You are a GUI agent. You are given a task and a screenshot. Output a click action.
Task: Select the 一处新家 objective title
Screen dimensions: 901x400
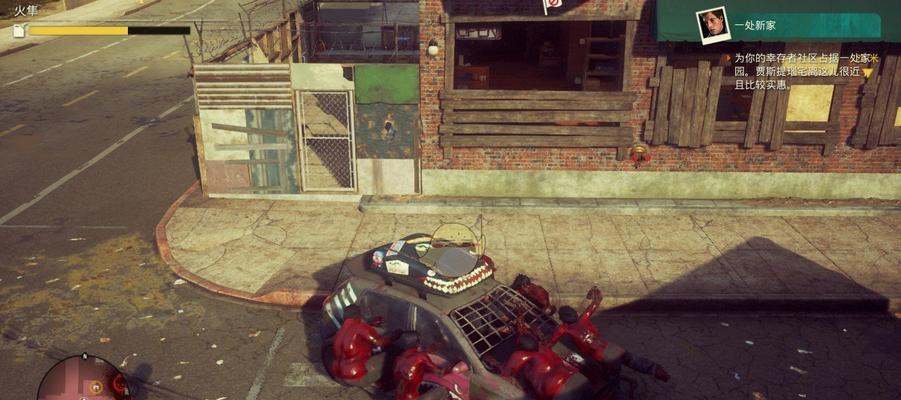click(x=757, y=25)
